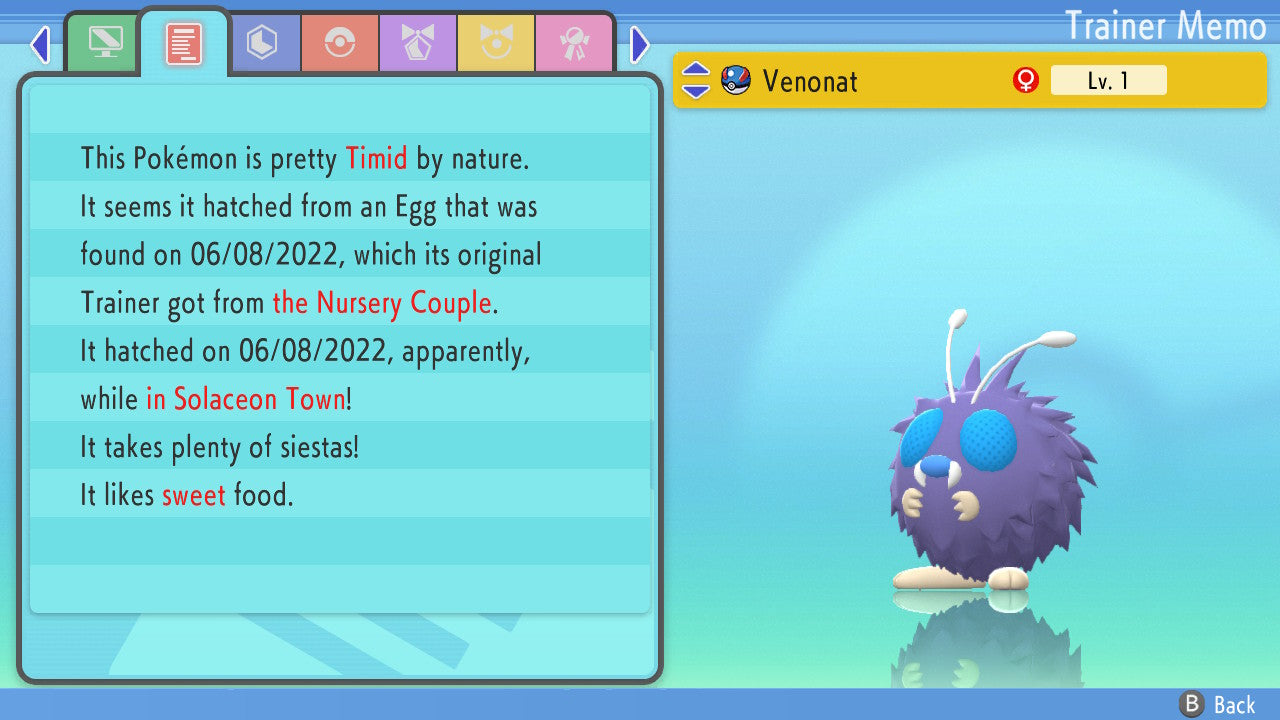1280x720 pixels.
Task: View the pink ribbons tab
Action: coord(574,43)
